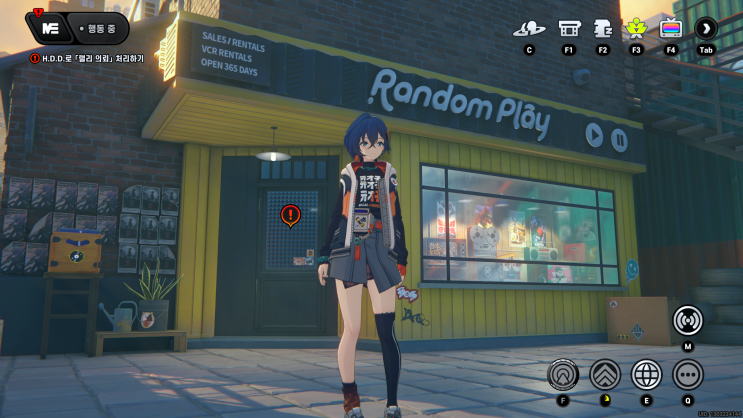Open the ME menu button

click(46, 27)
